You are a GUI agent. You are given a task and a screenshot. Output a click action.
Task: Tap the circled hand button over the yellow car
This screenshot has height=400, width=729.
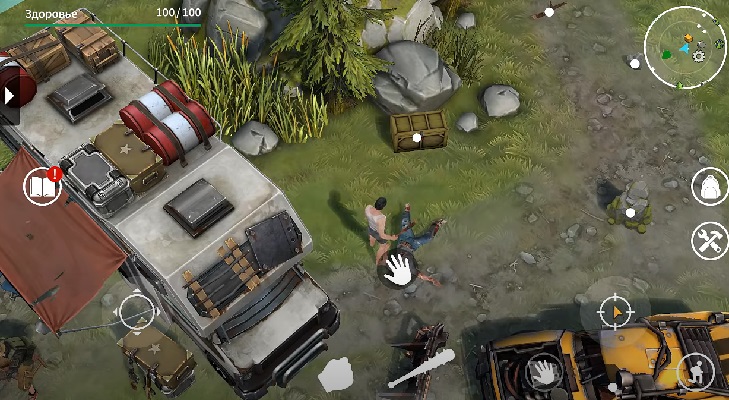coord(543,373)
